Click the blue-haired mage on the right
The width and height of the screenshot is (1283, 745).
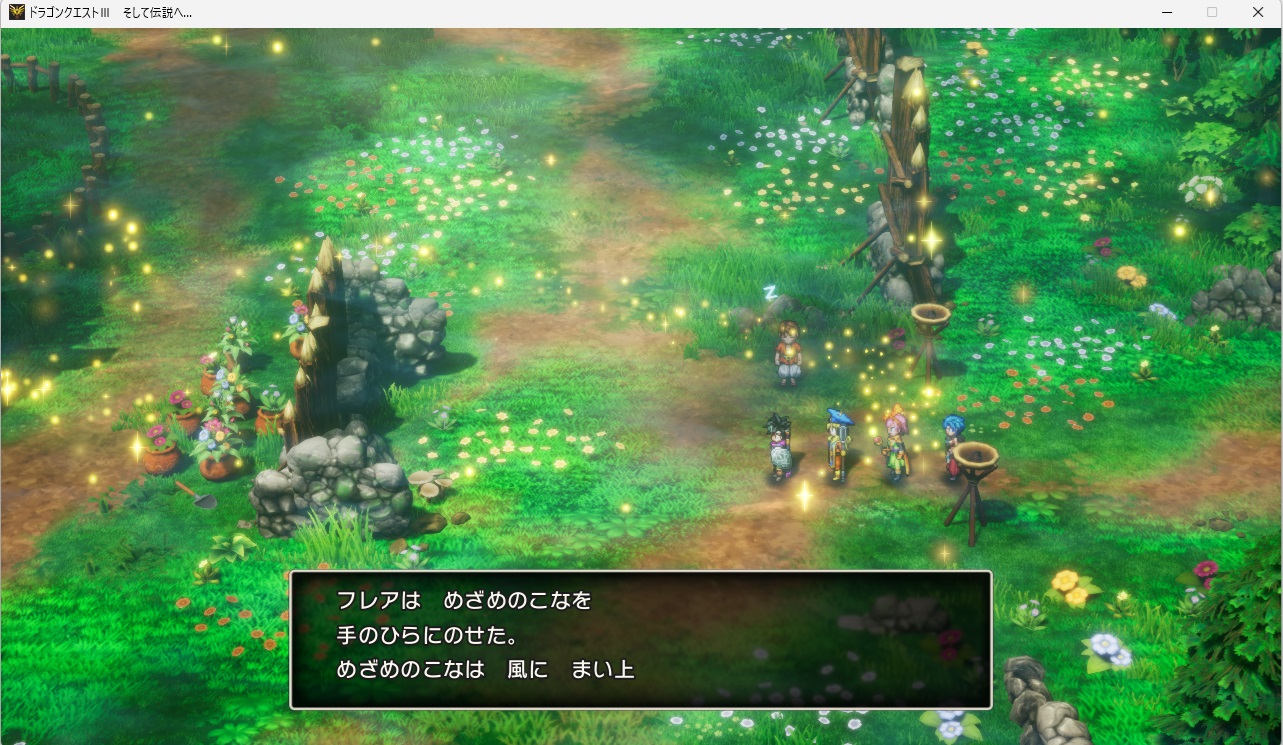(x=951, y=440)
